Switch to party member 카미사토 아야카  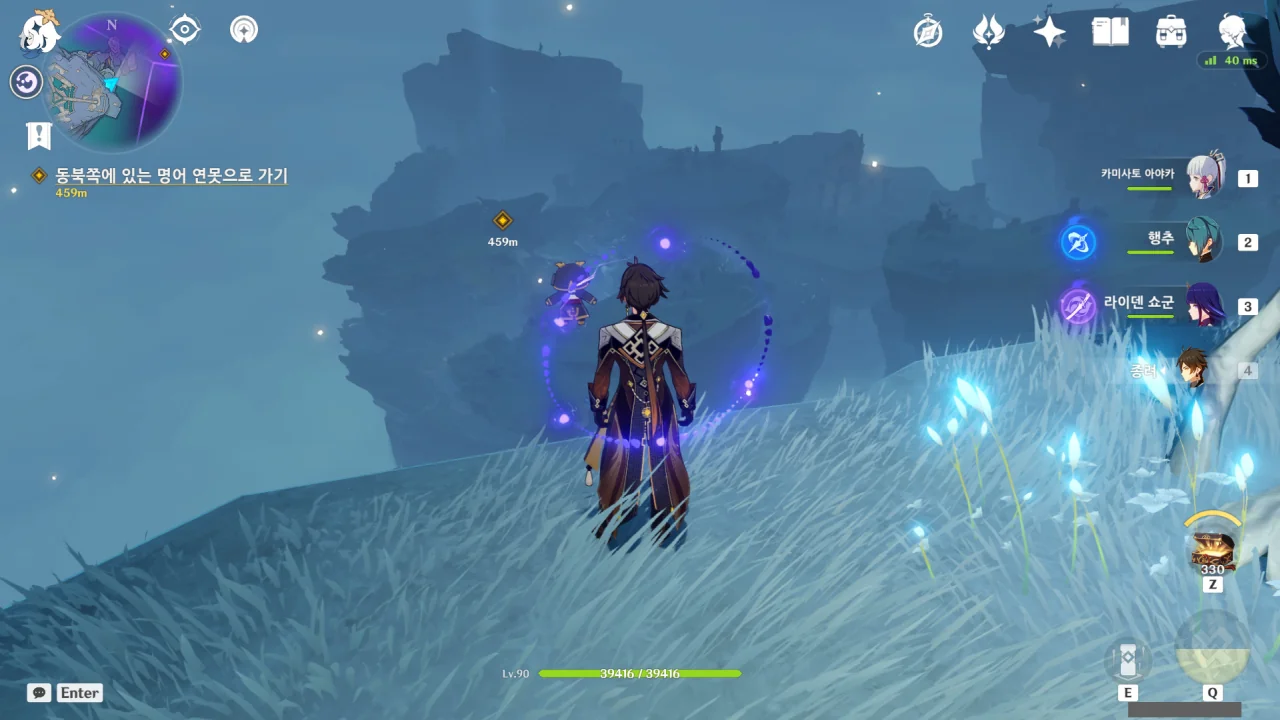pos(1205,178)
